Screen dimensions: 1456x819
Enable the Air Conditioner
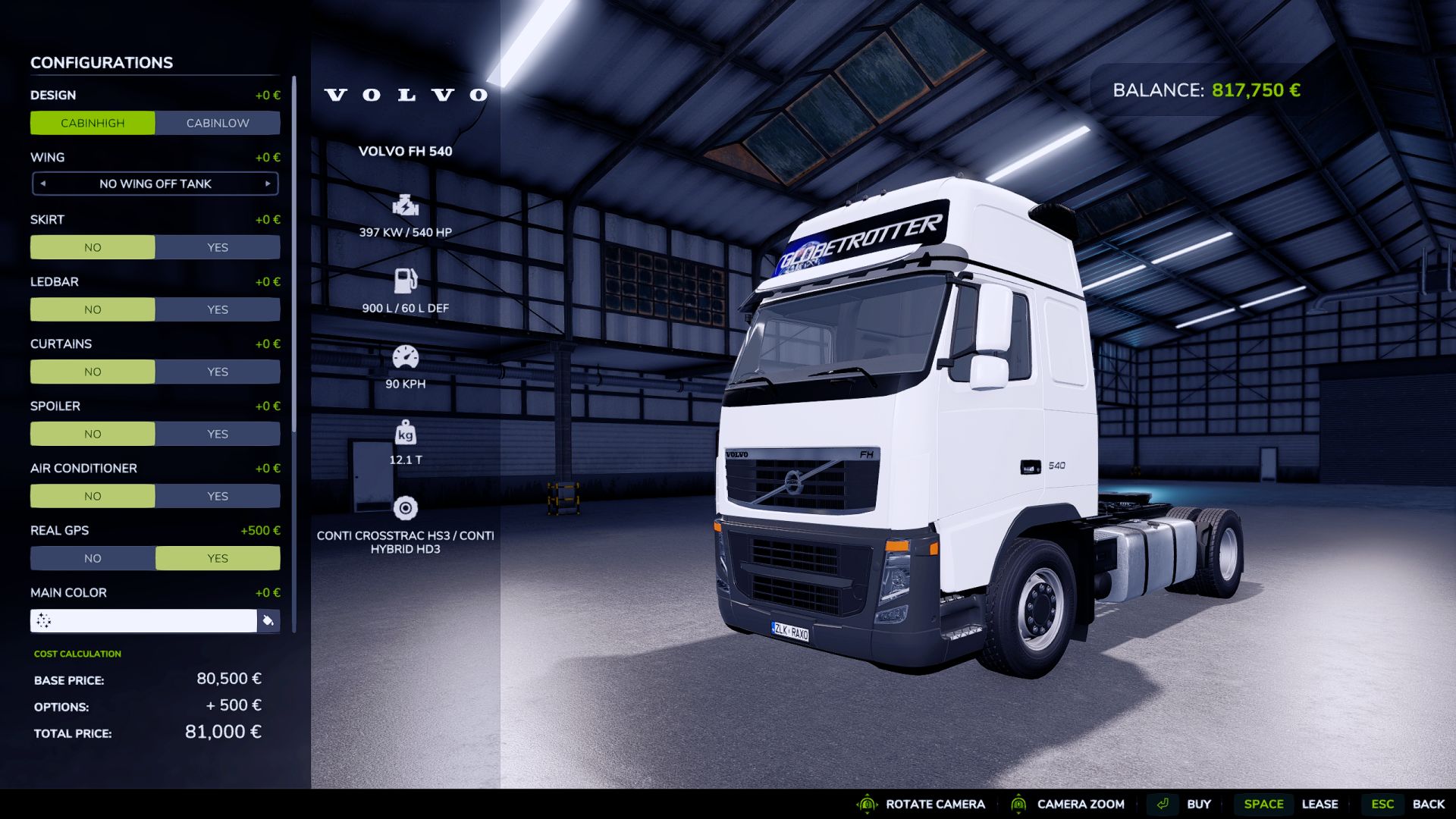tap(218, 495)
